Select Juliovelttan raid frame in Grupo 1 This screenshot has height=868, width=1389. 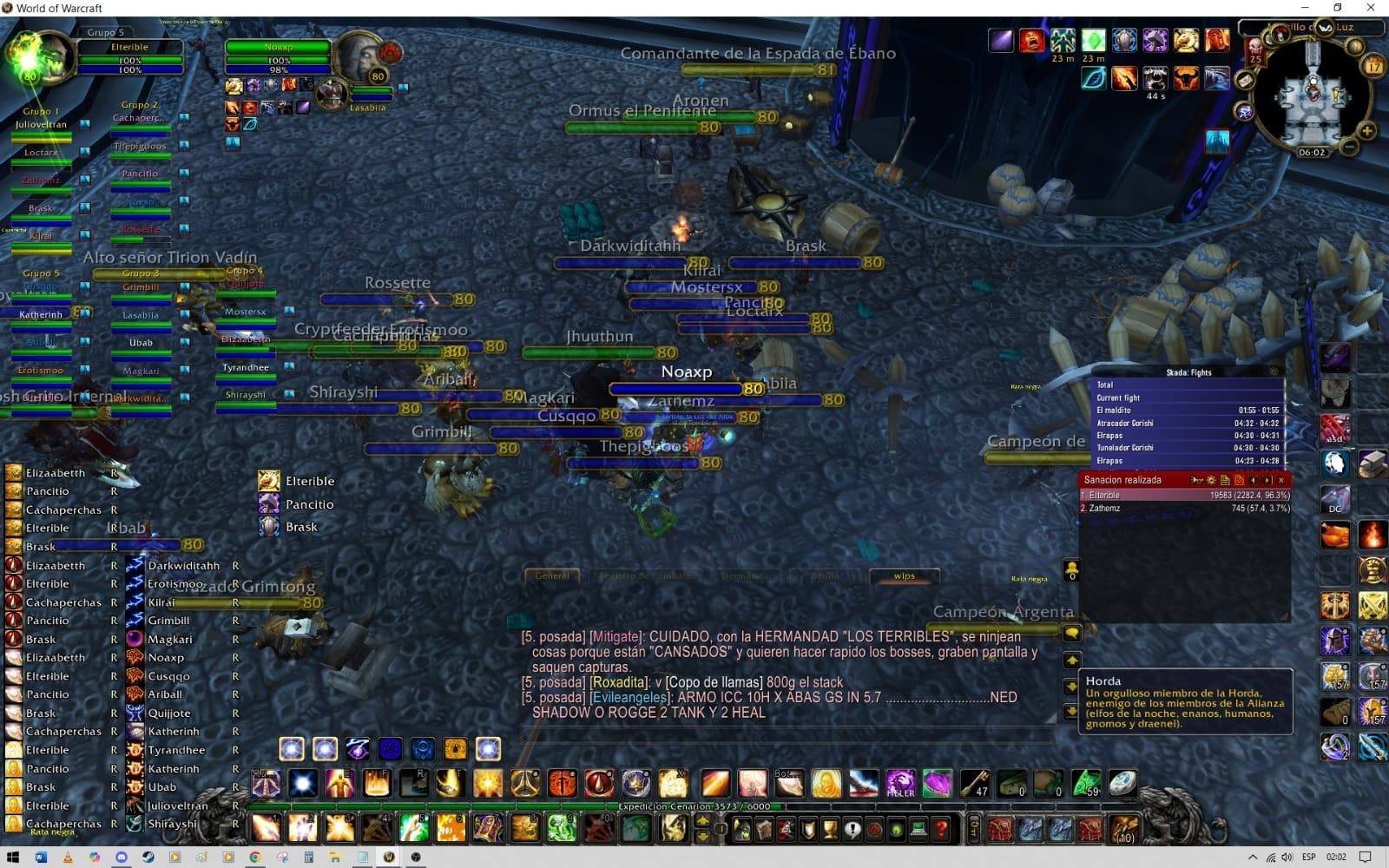tap(41, 125)
